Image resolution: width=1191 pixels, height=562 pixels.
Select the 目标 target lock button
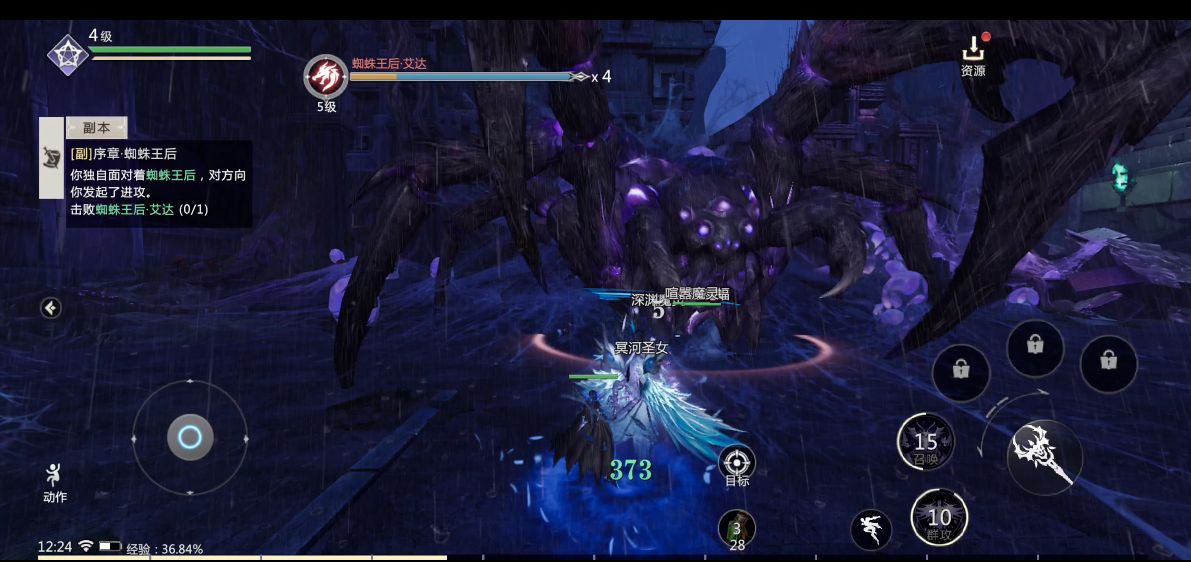(x=737, y=462)
